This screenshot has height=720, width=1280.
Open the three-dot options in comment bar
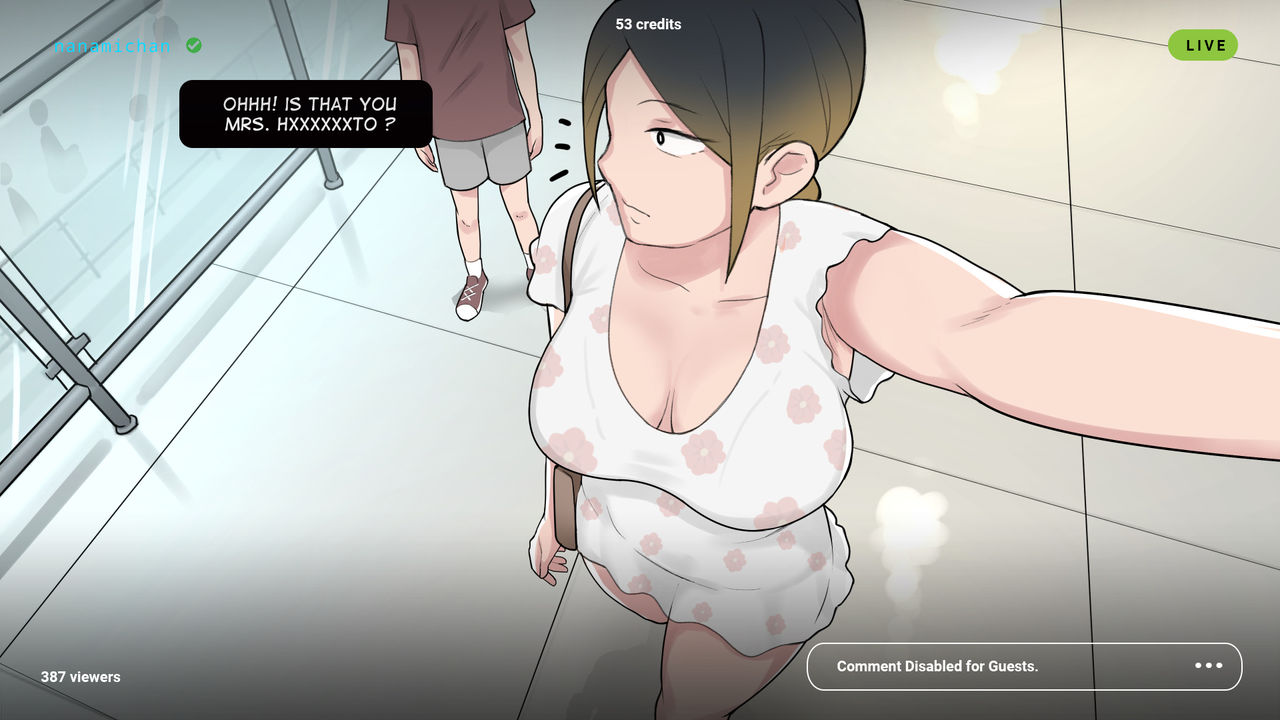coord(1208,666)
